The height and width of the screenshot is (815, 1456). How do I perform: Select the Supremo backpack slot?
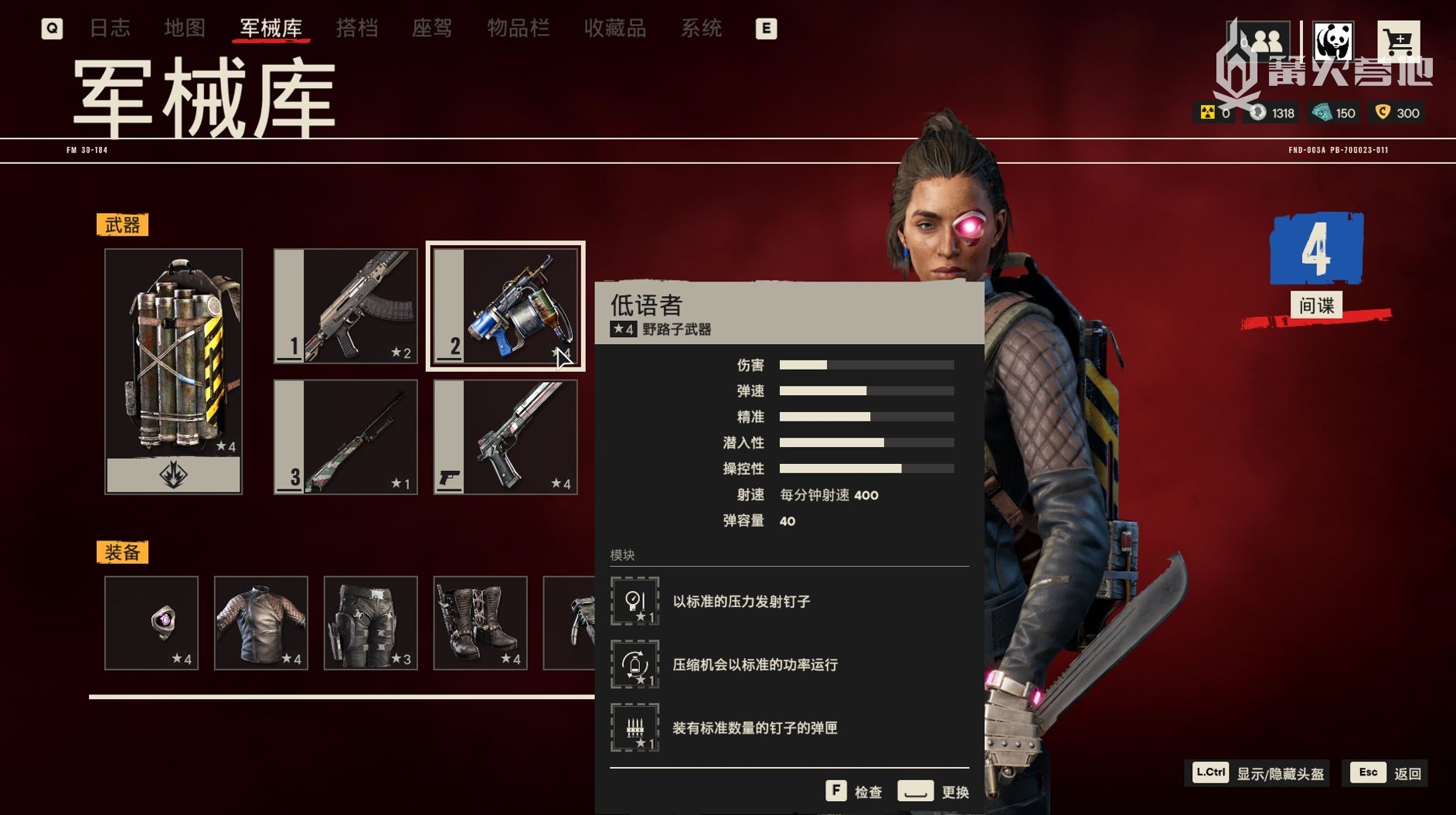173,370
